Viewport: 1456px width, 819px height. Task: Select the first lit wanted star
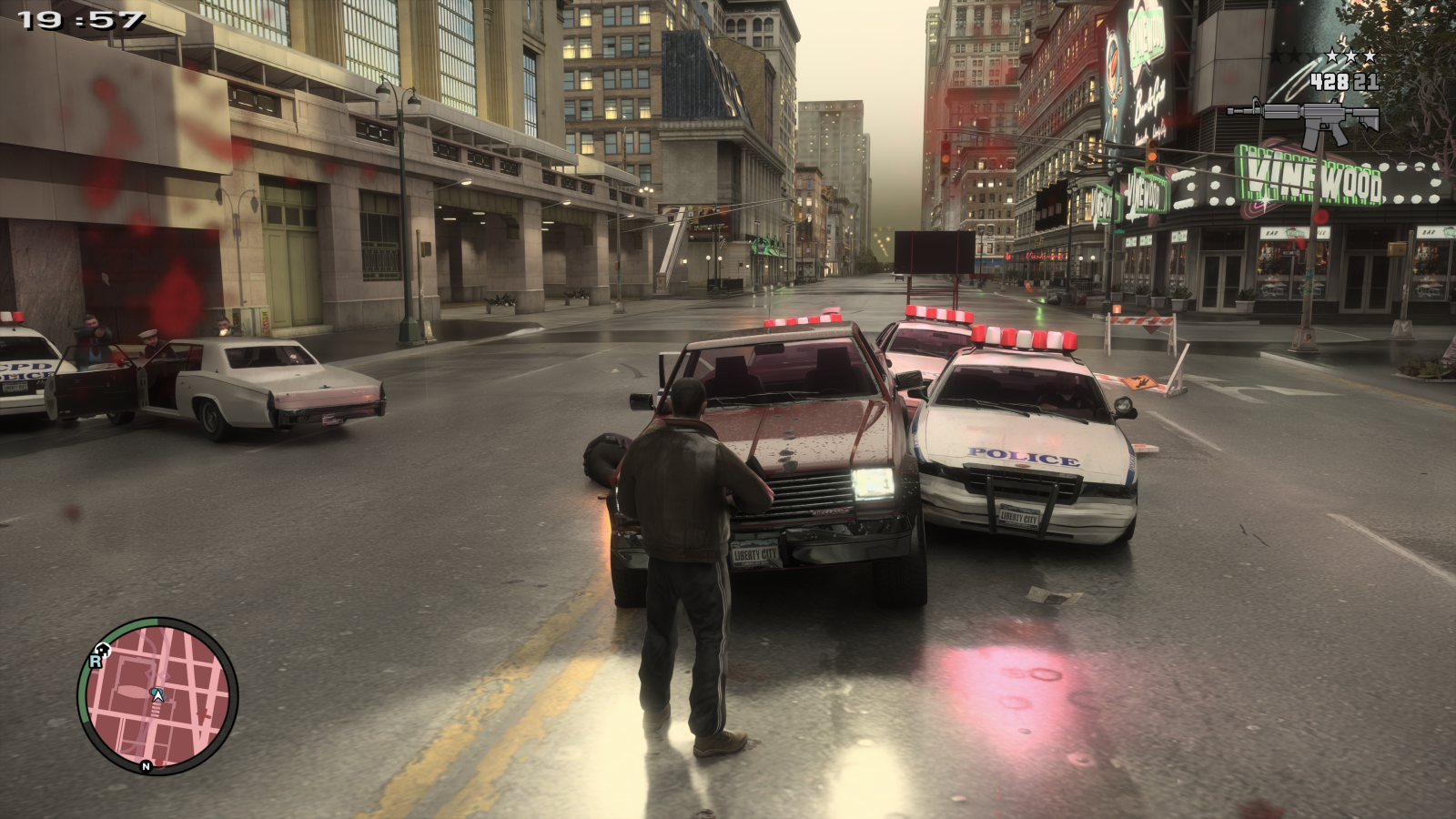pyautogui.click(x=1332, y=55)
